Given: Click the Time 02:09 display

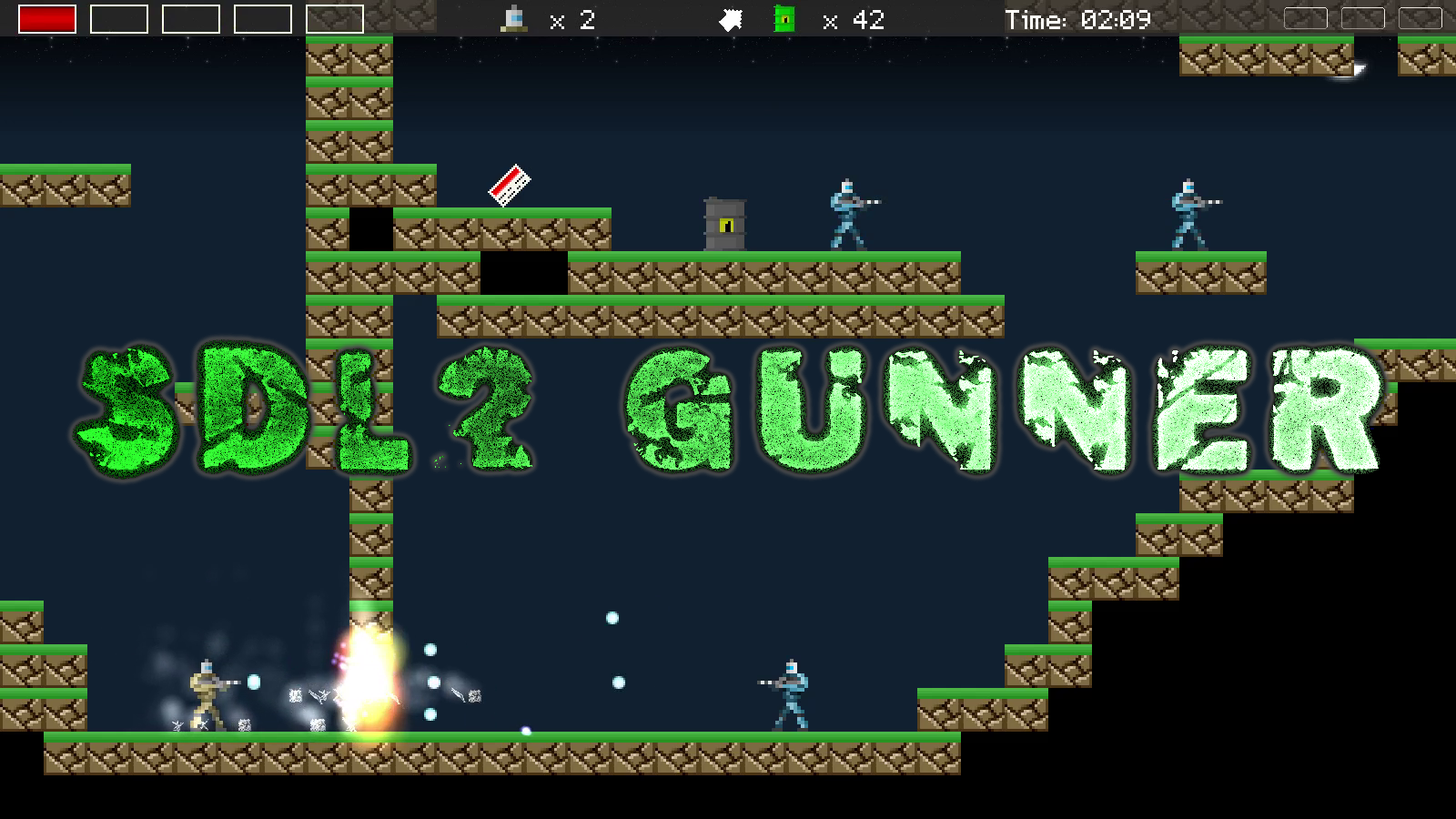Looking at the screenshot, I should [1078, 18].
